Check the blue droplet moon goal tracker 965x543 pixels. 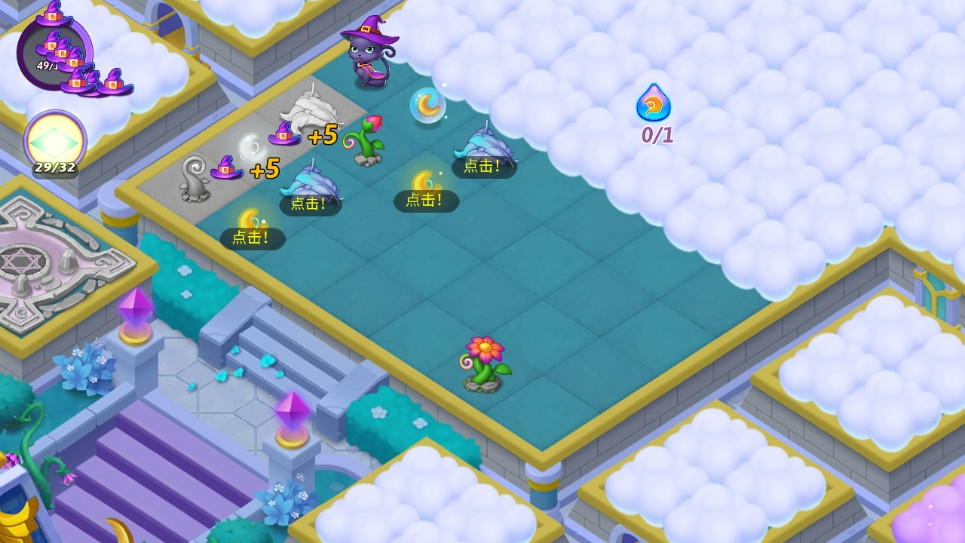(x=654, y=104)
